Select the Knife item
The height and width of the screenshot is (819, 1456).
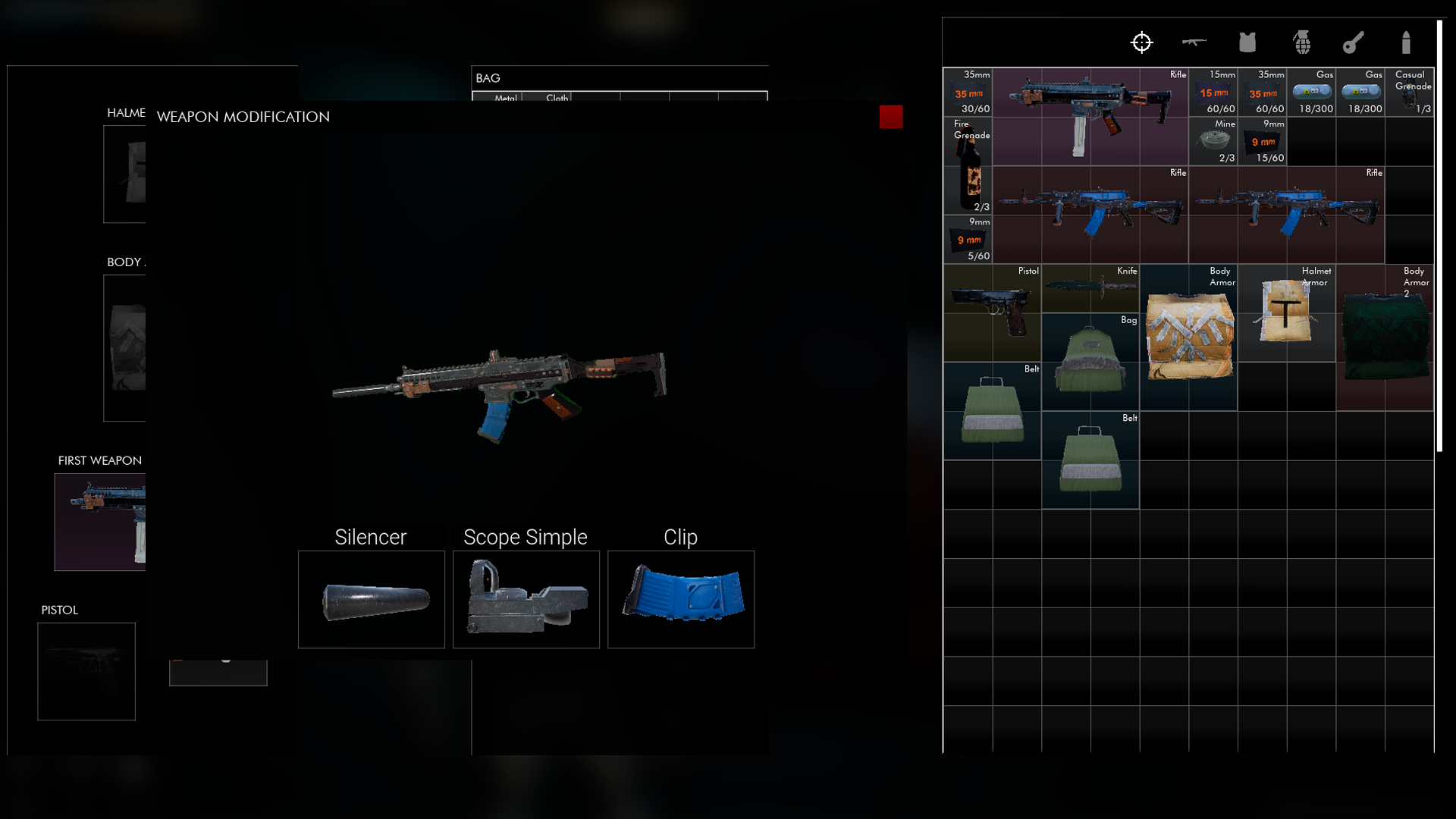pyautogui.click(x=1090, y=288)
